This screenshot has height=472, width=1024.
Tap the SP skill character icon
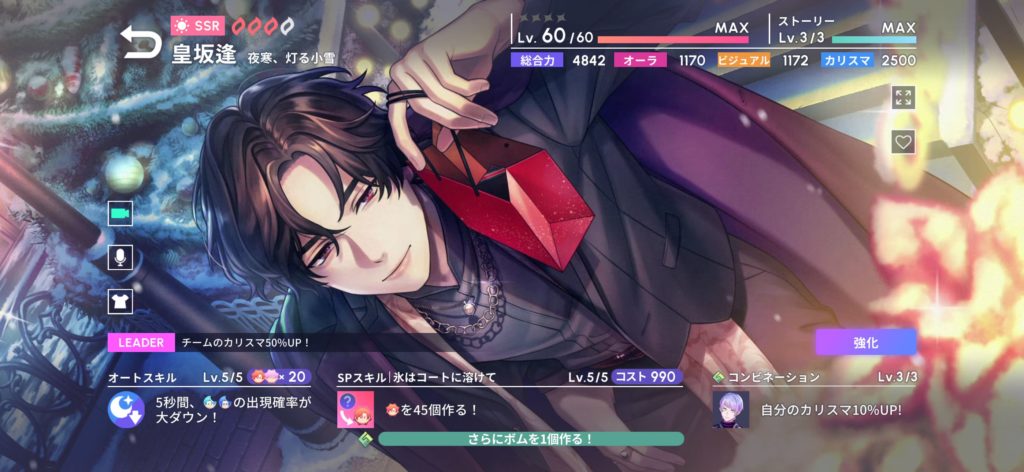(354, 409)
